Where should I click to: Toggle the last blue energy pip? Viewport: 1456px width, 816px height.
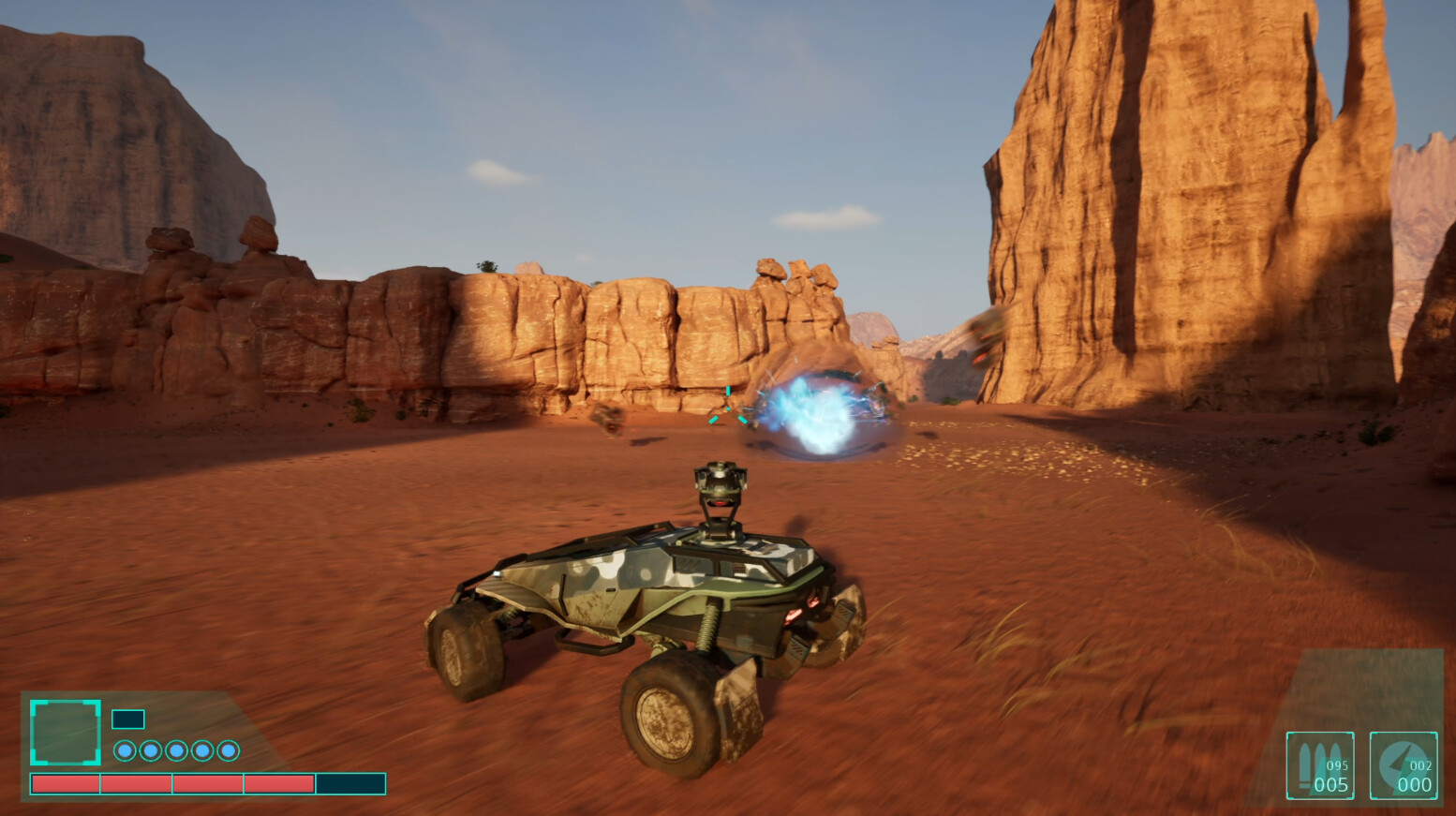pos(228,749)
